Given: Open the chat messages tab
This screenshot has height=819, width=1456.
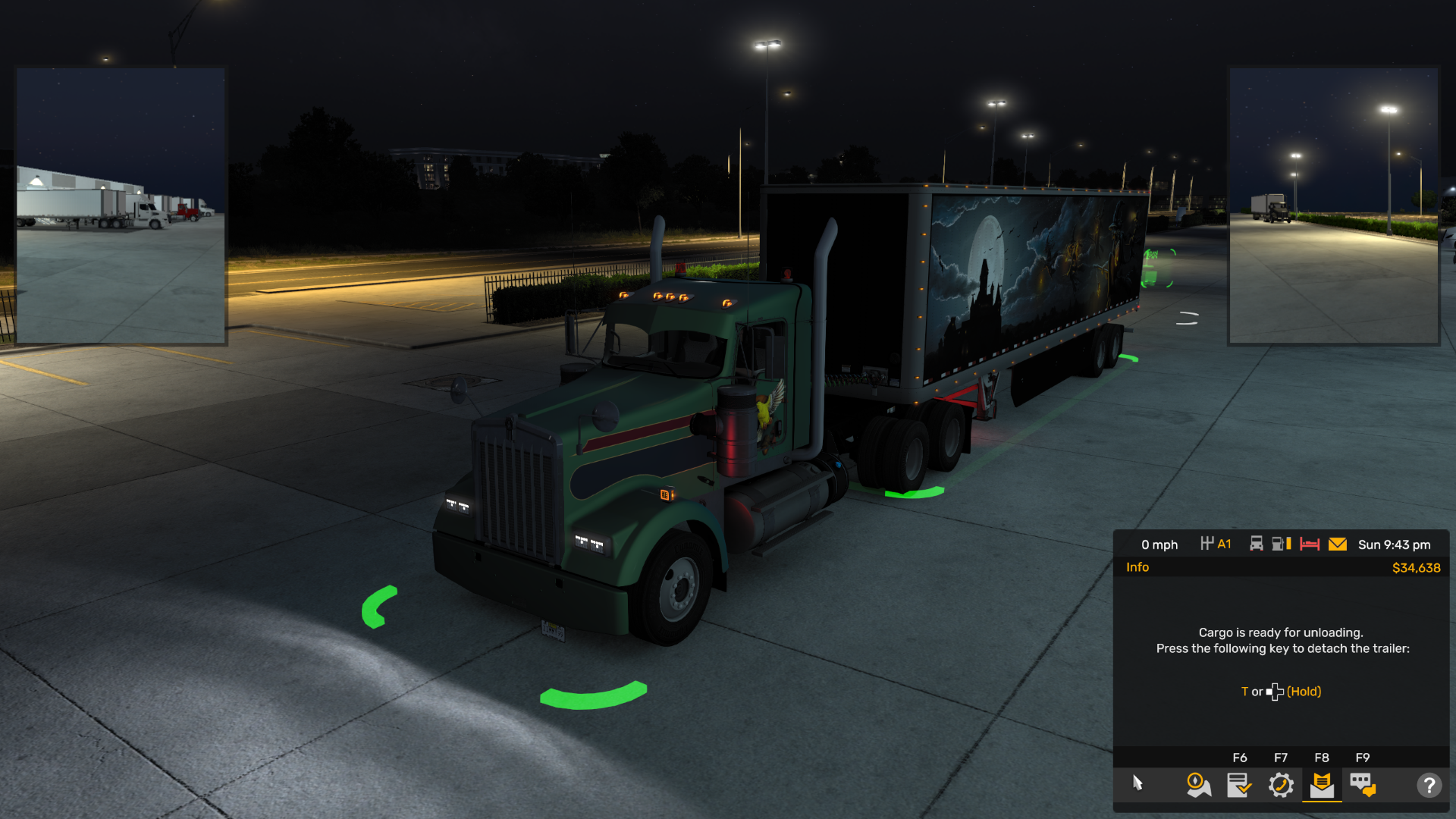Looking at the screenshot, I should click(x=1363, y=785).
